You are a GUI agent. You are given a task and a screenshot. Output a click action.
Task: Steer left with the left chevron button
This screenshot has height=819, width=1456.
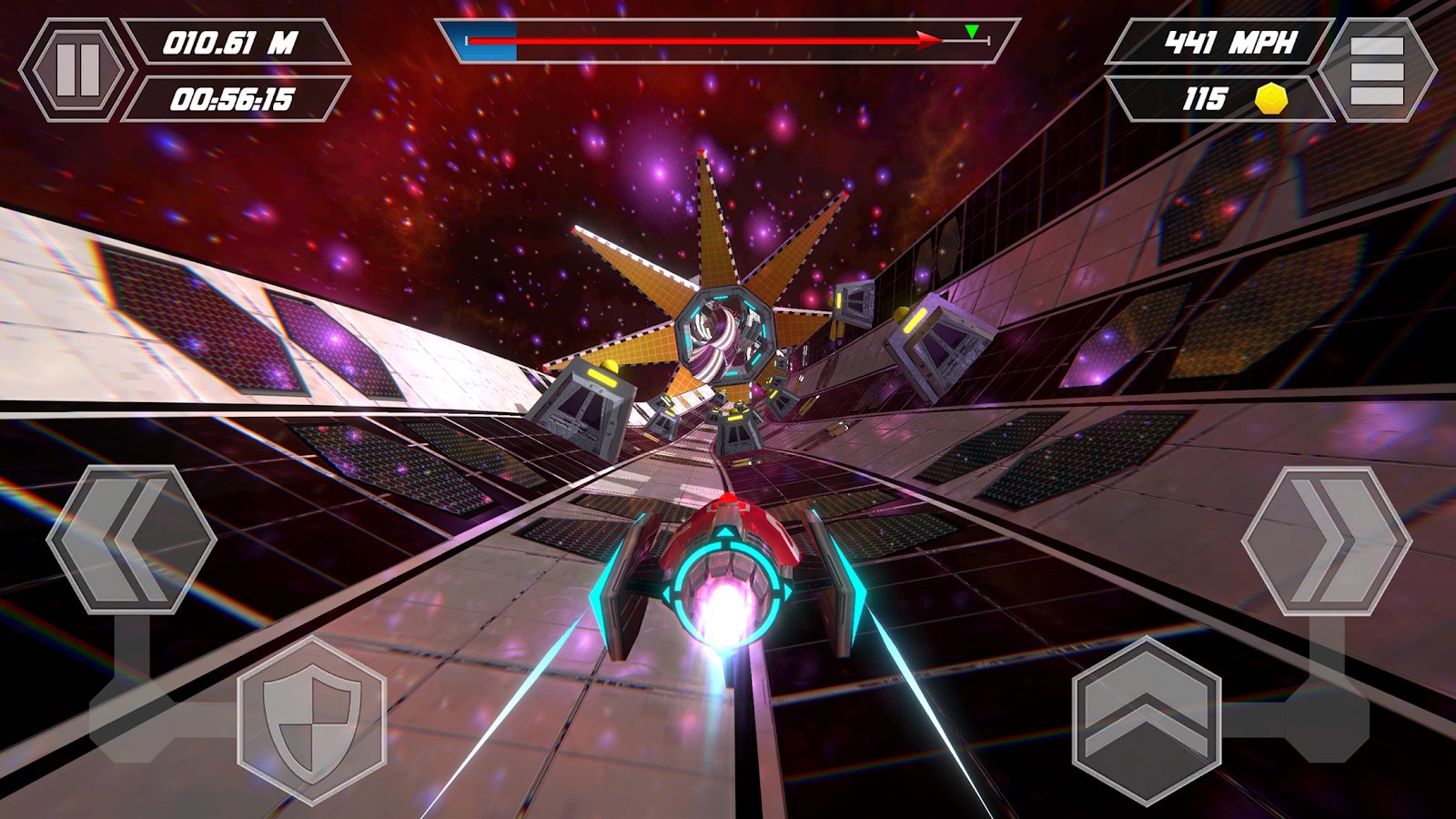tap(131, 540)
